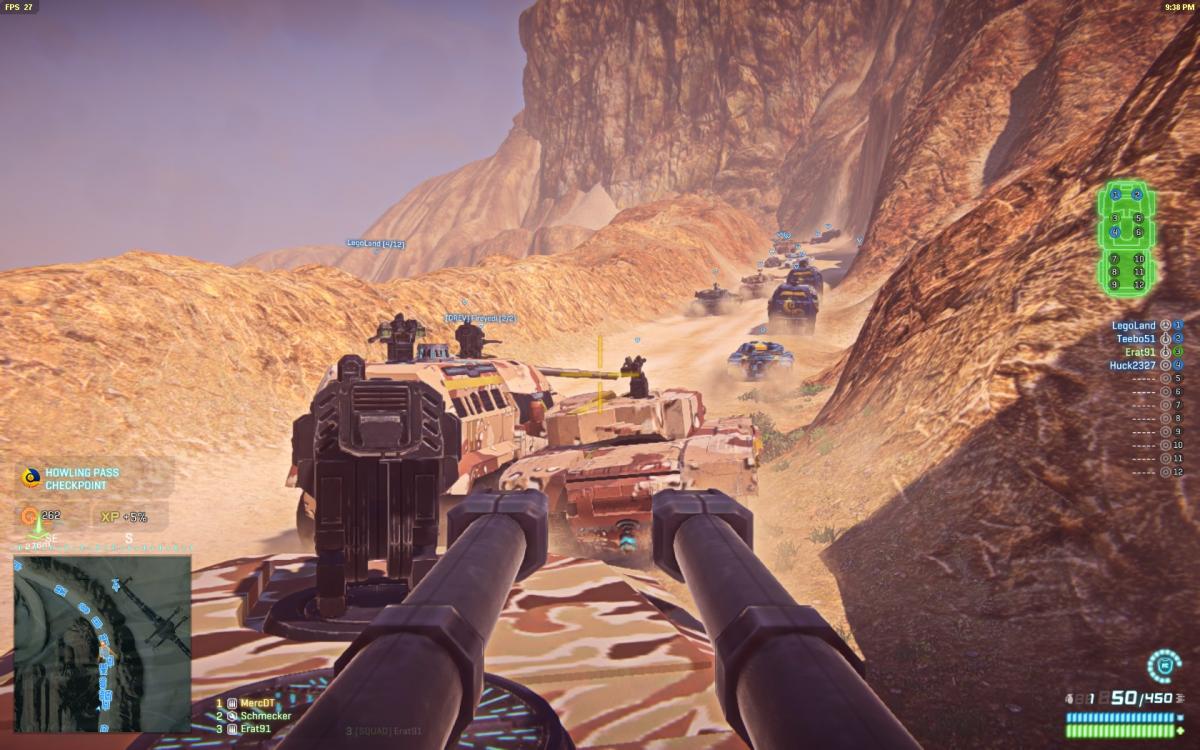Click the orange resource icon showing 262
Image resolution: width=1200 pixels, height=750 pixels.
point(34,517)
